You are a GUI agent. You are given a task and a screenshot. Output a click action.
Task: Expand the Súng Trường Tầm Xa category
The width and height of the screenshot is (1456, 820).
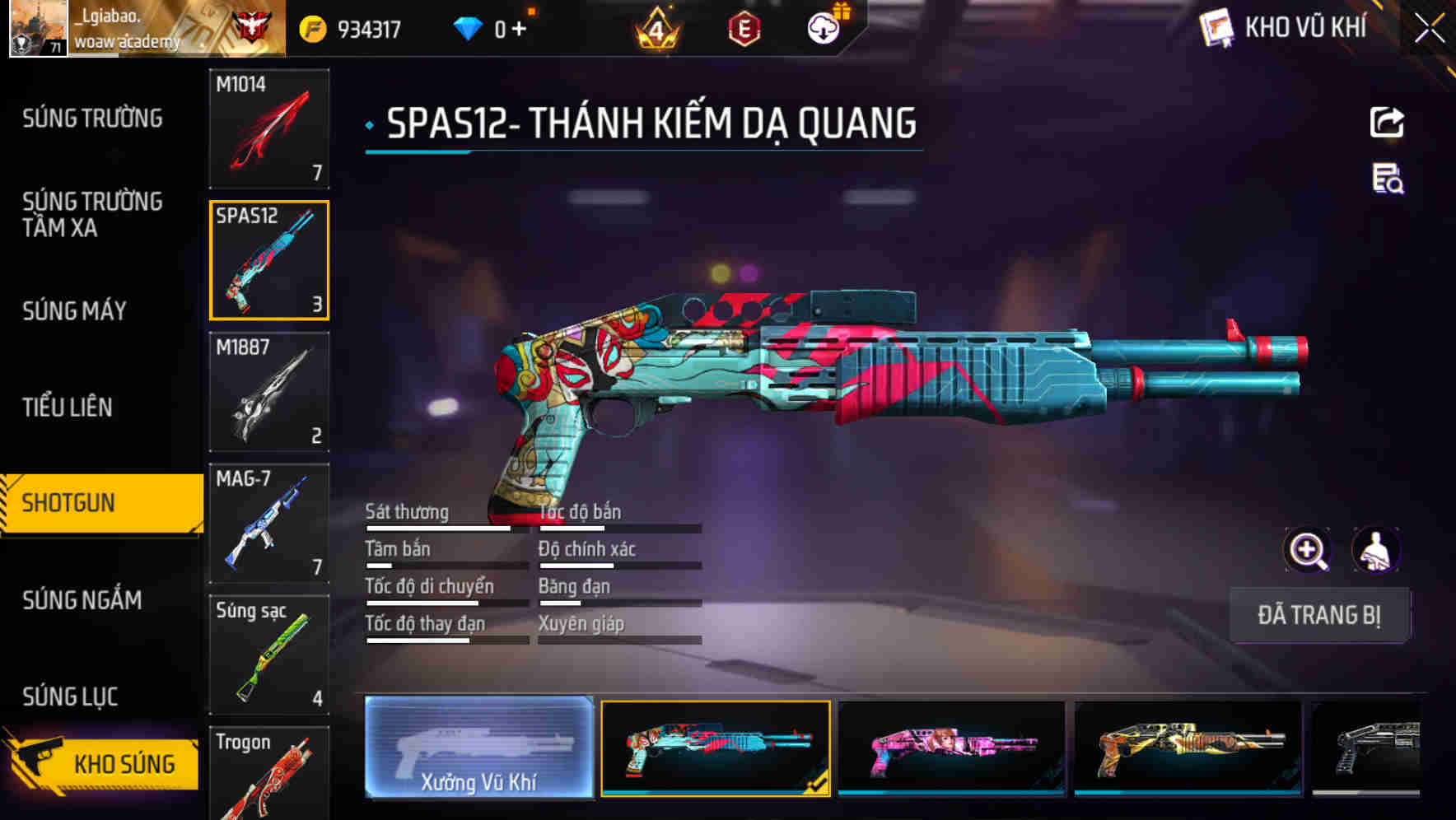pos(92,216)
